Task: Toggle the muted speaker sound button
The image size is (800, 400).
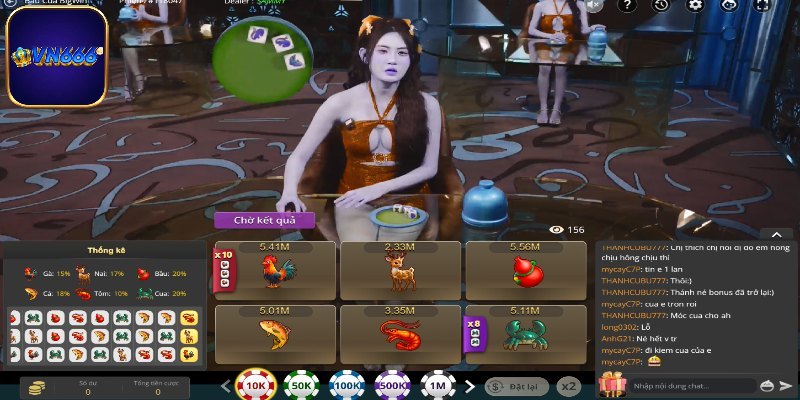Action: click(595, 5)
